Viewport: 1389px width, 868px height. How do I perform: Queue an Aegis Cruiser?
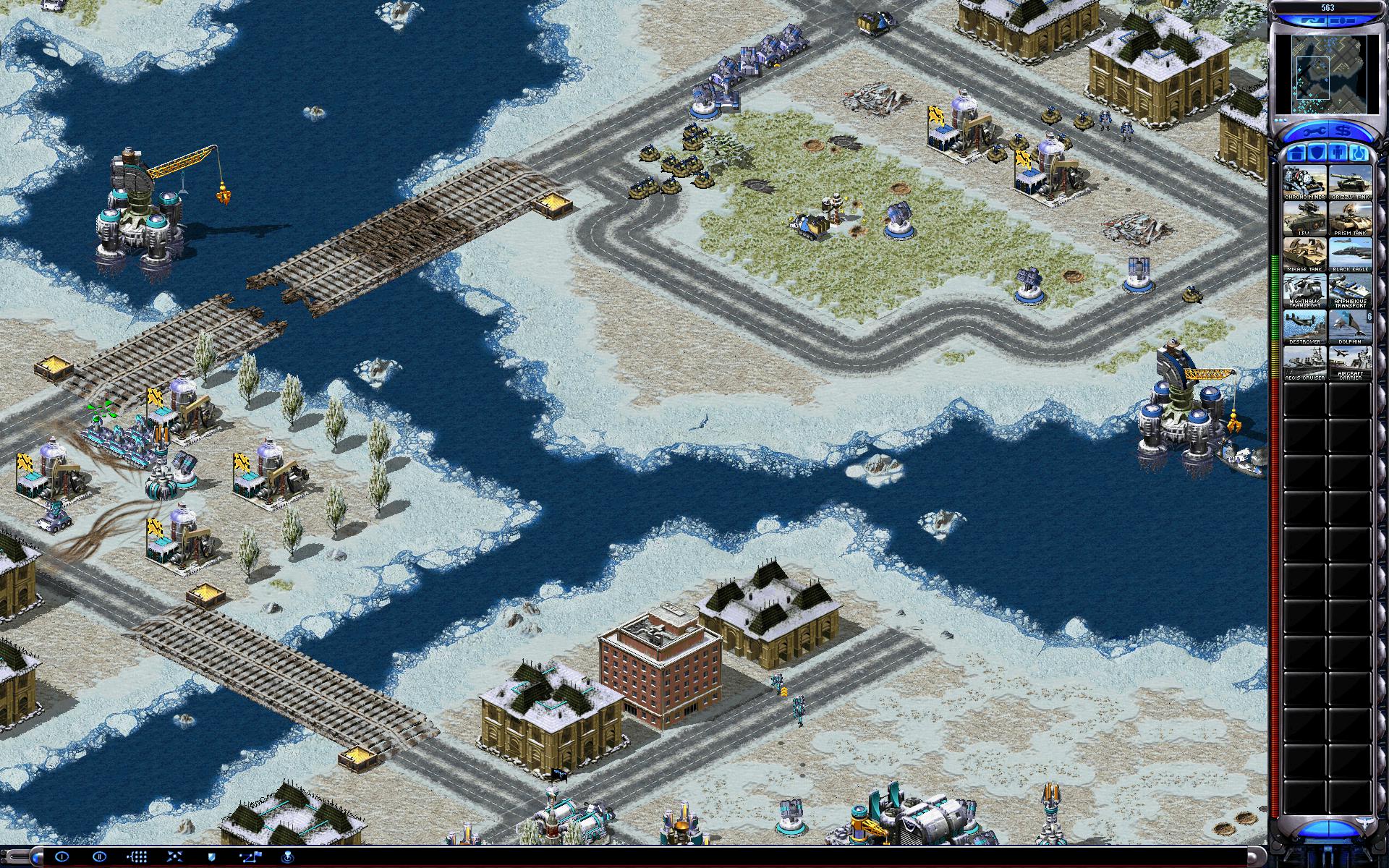click(x=1305, y=363)
